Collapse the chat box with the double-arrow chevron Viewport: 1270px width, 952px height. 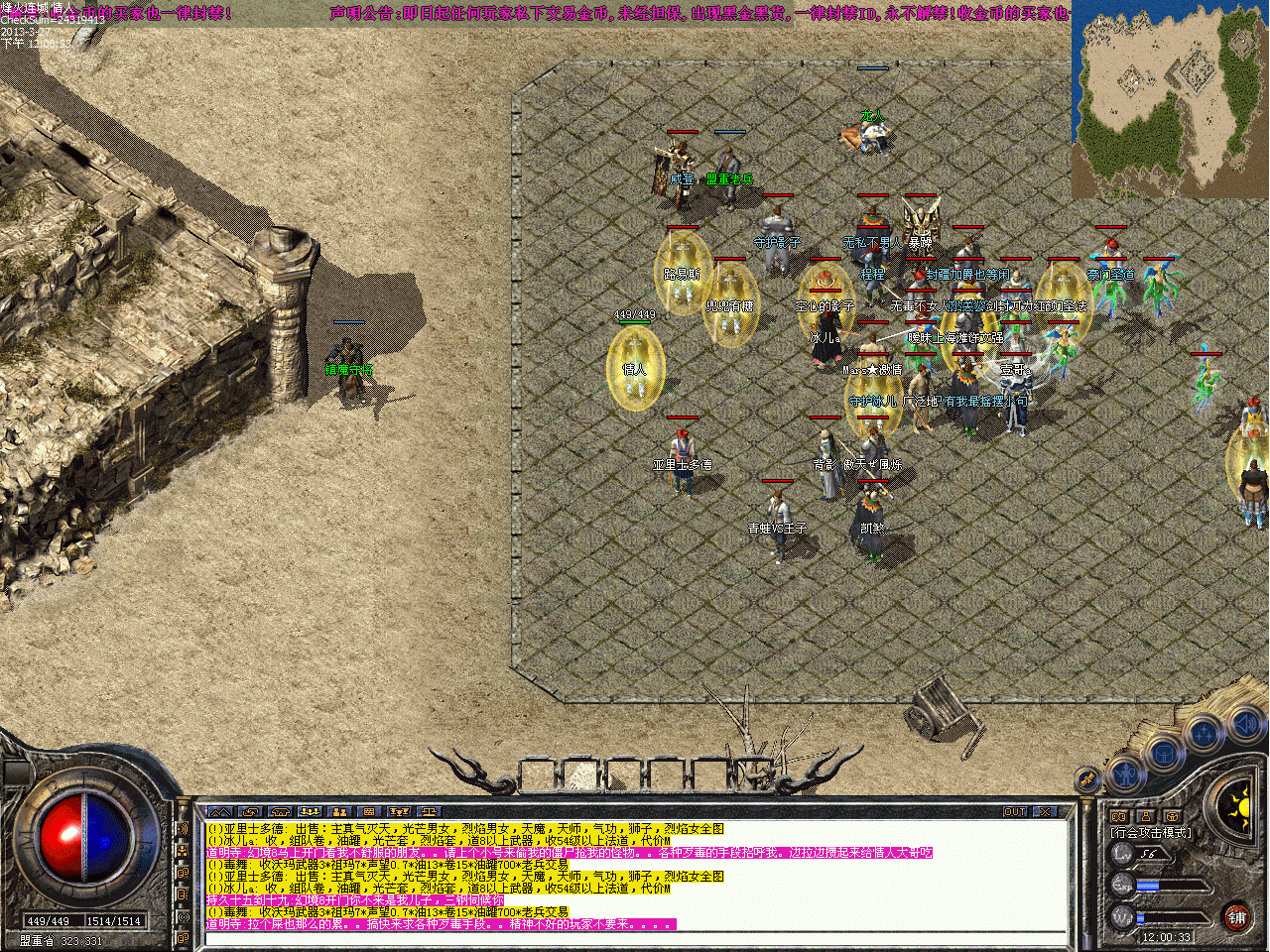point(219,812)
